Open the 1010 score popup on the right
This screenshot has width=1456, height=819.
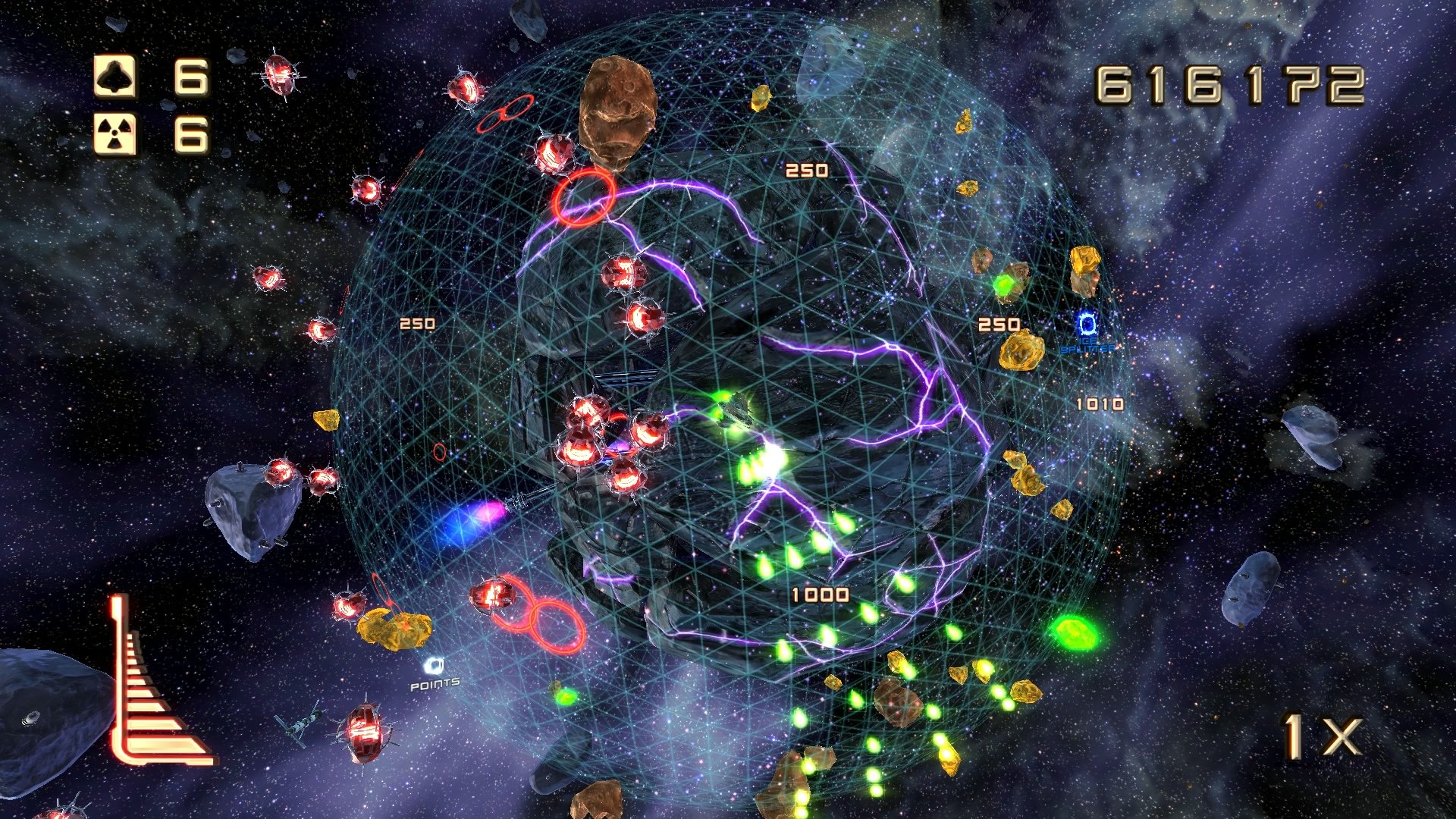1099,404
